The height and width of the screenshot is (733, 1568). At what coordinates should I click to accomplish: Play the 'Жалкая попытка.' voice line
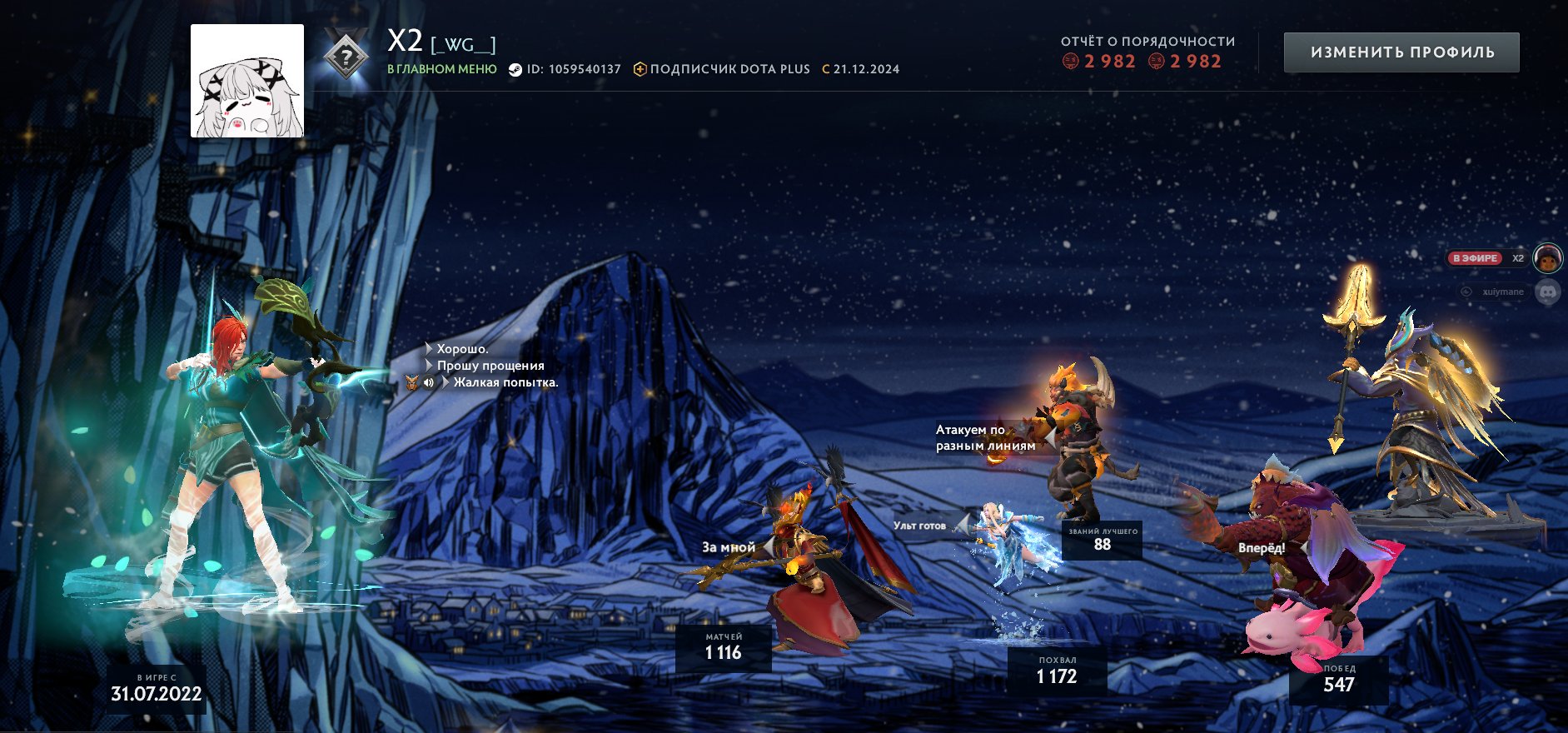pyautogui.click(x=505, y=382)
